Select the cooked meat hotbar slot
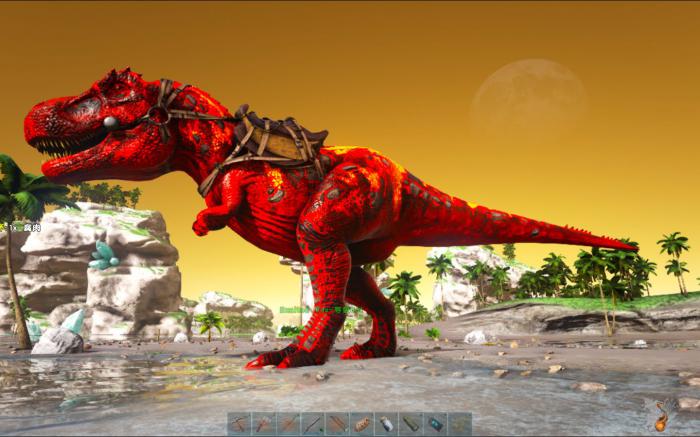Viewport: 700px width, 437px height. tap(362, 423)
